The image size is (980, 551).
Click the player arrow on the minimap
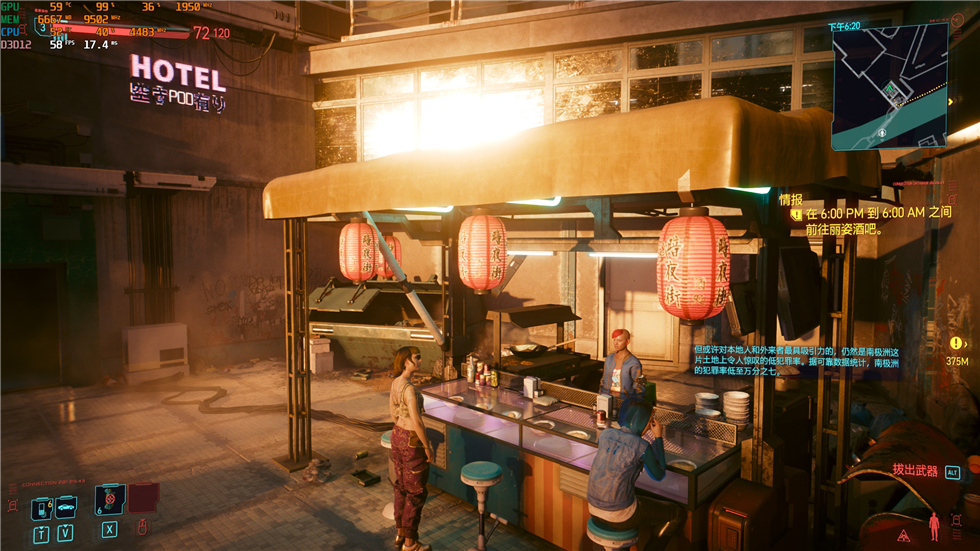tap(890, 89)
